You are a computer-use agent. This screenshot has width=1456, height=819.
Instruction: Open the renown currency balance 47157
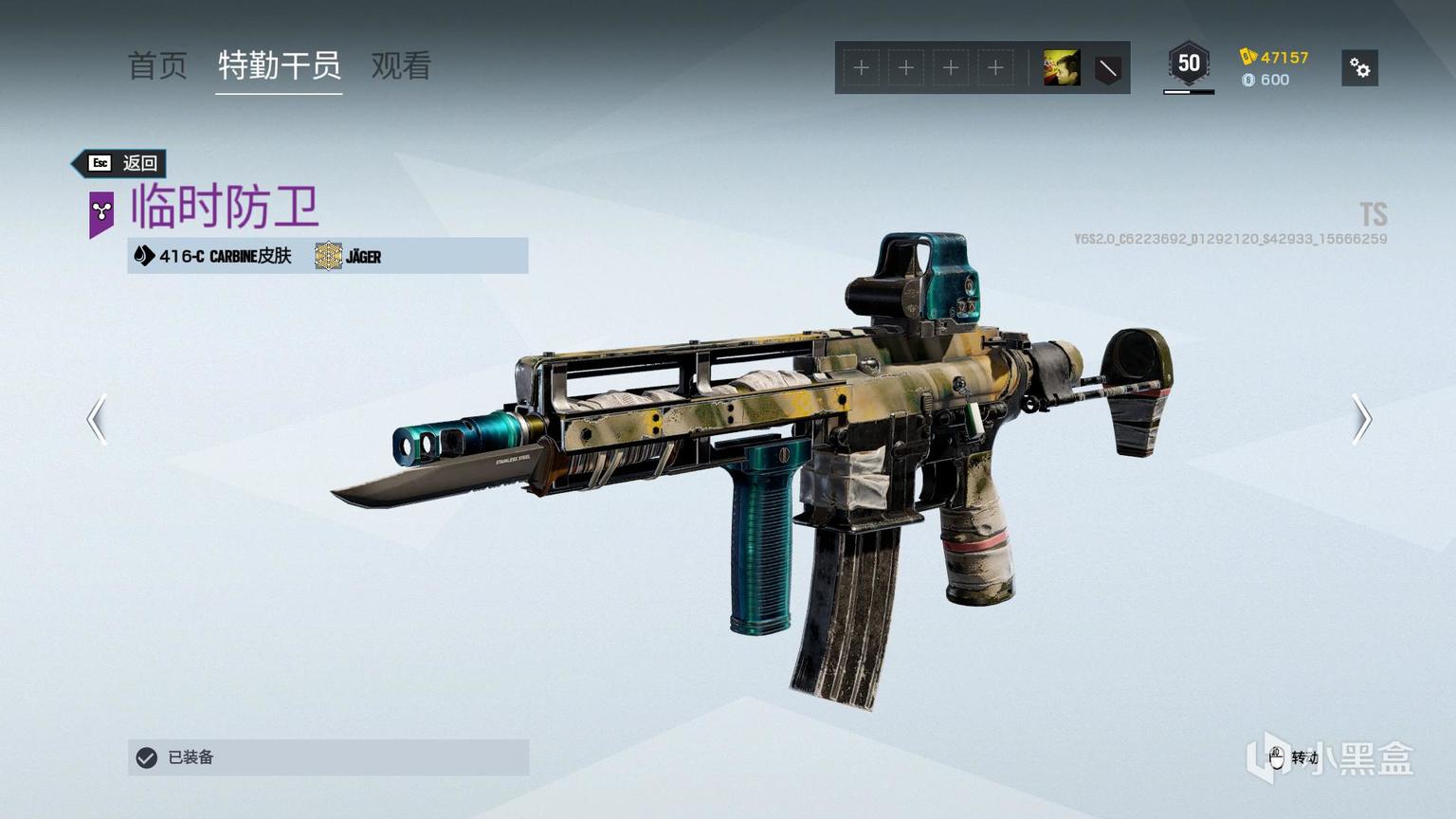coord(1274,57)
